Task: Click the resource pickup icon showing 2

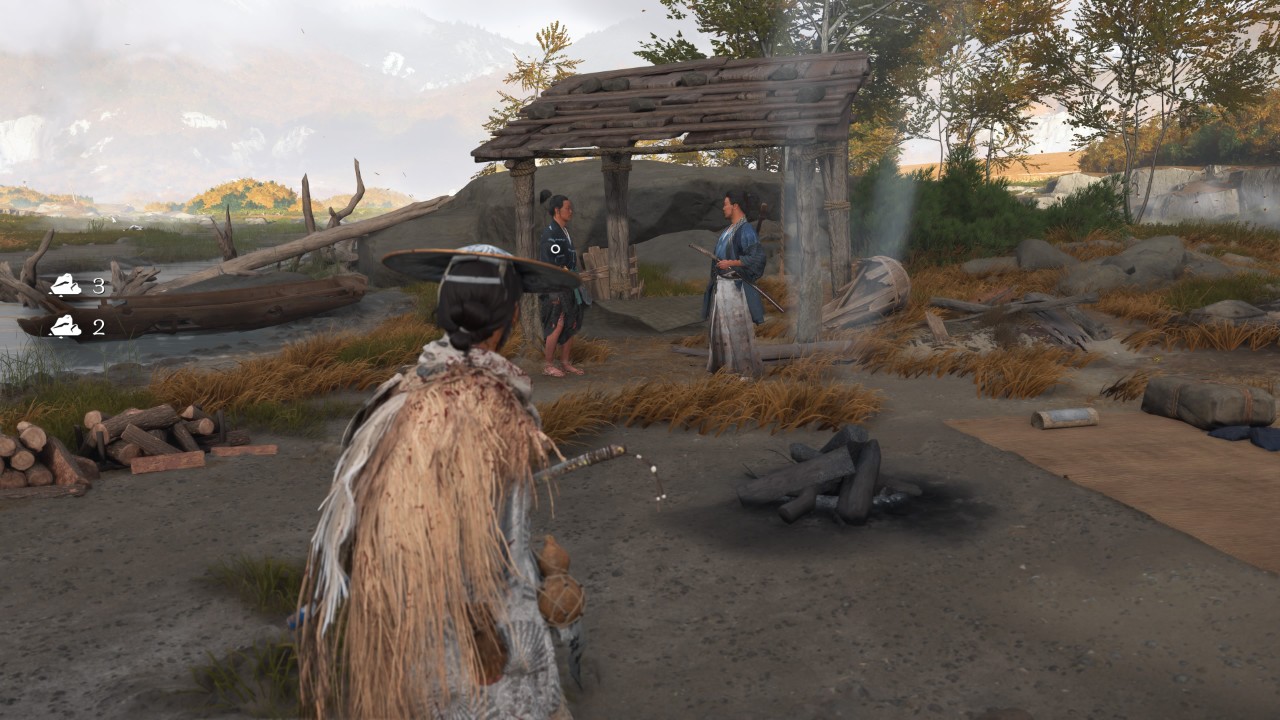Action: [x=66, y=326]
